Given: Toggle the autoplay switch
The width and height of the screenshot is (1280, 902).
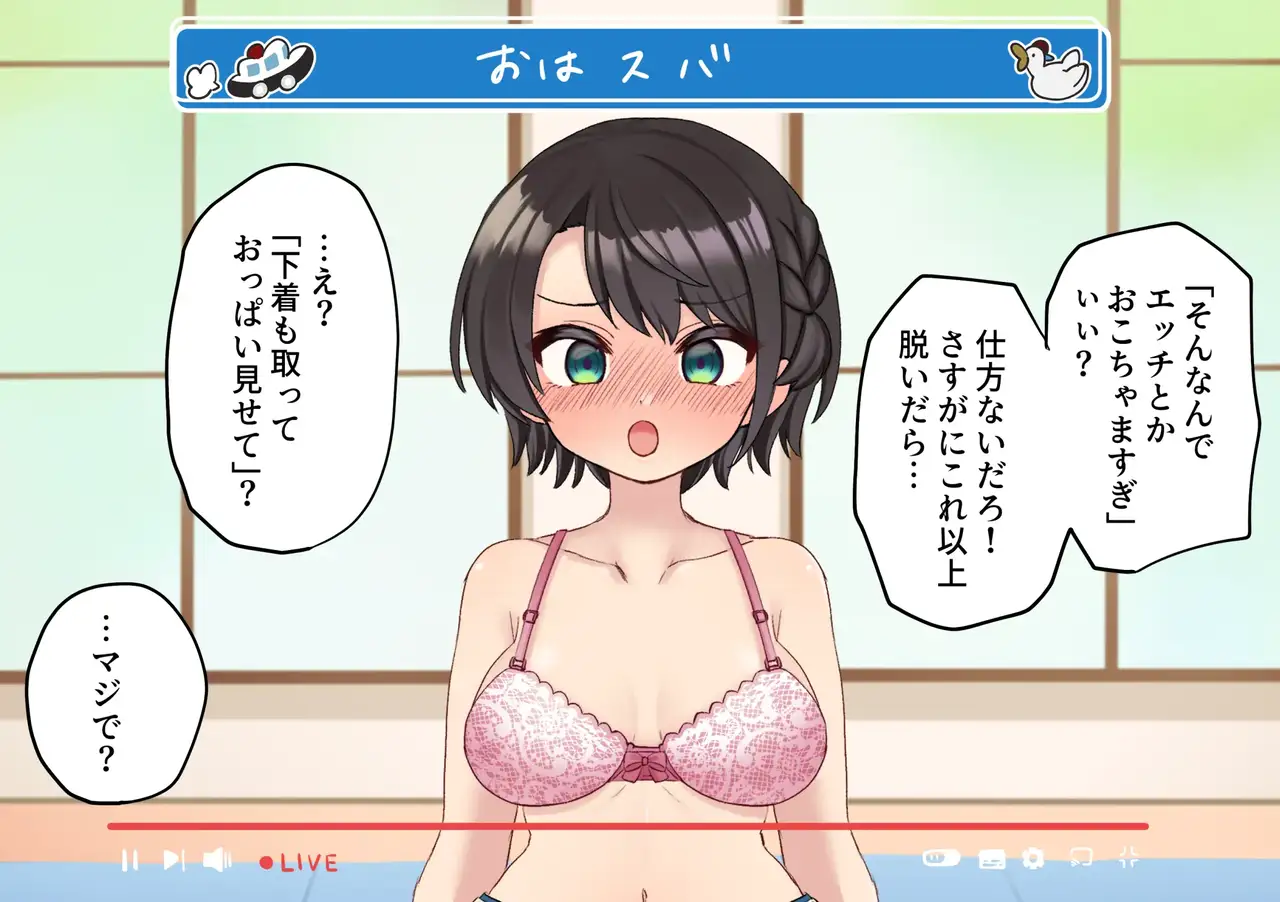Looking at the screenshot, I should [941, 858].
